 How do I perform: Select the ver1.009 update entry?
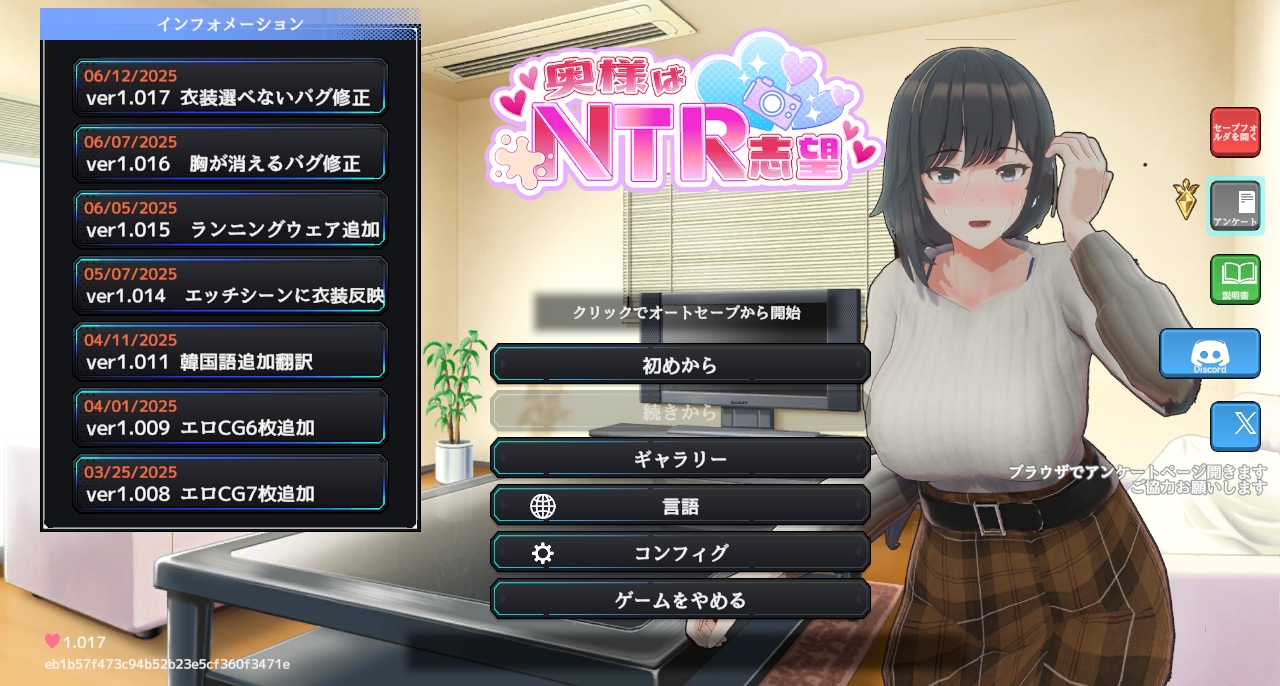point(230,418)
